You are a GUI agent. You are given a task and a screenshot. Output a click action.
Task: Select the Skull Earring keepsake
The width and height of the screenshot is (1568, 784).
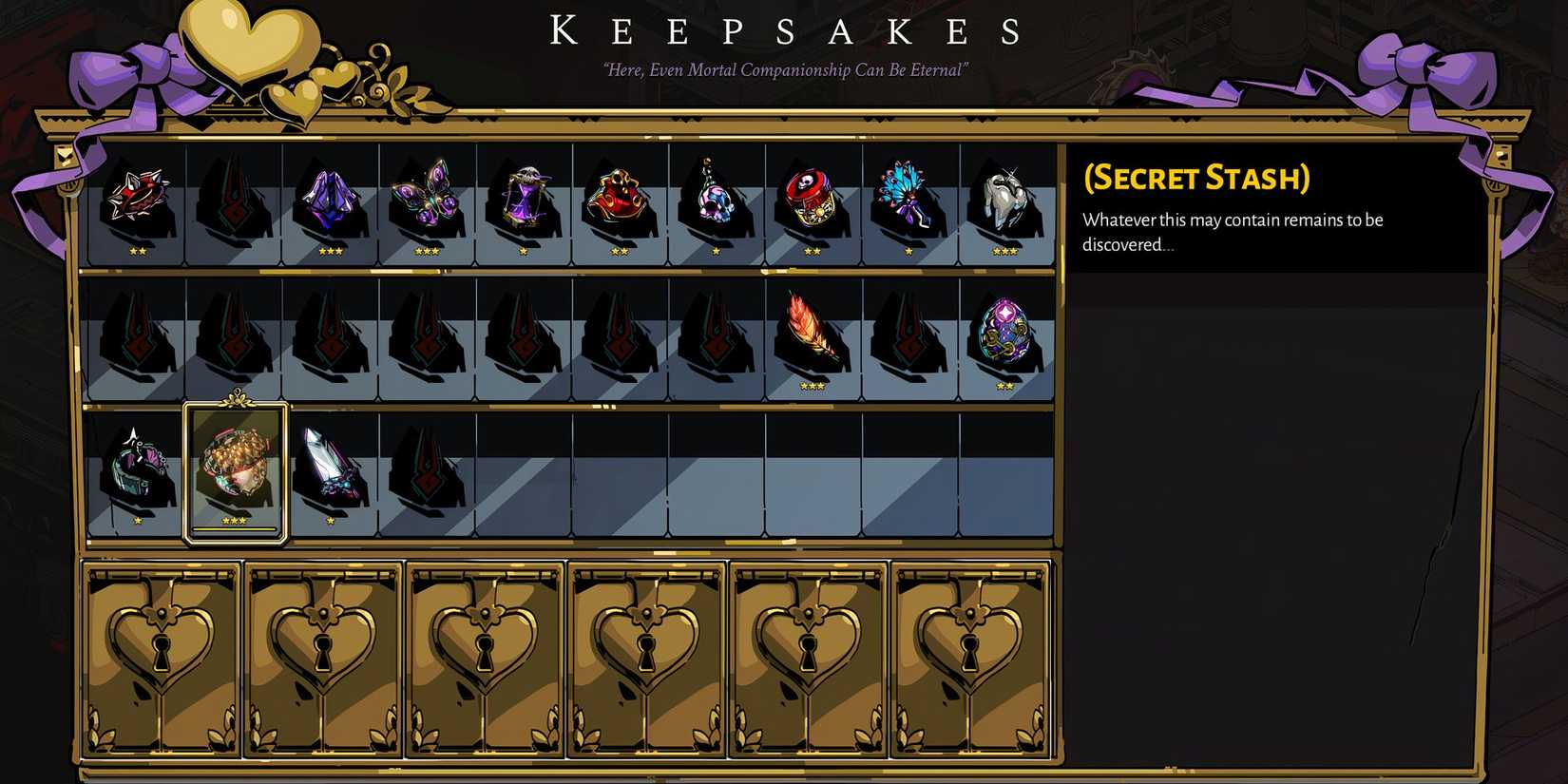tap(715, 200)
